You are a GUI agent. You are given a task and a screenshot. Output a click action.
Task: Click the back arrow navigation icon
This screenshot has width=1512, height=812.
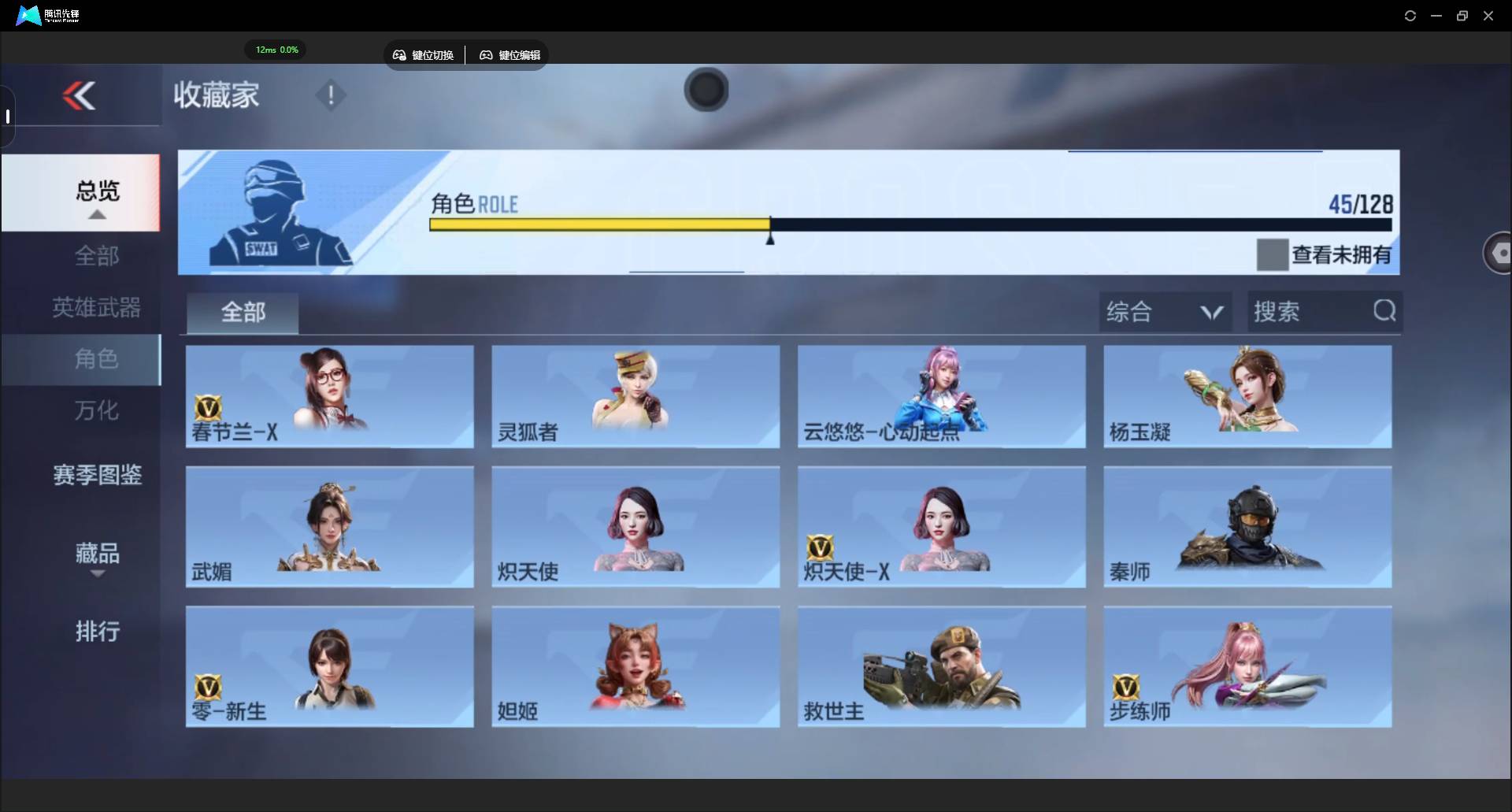pyautogui.click(x=79, y=95)
